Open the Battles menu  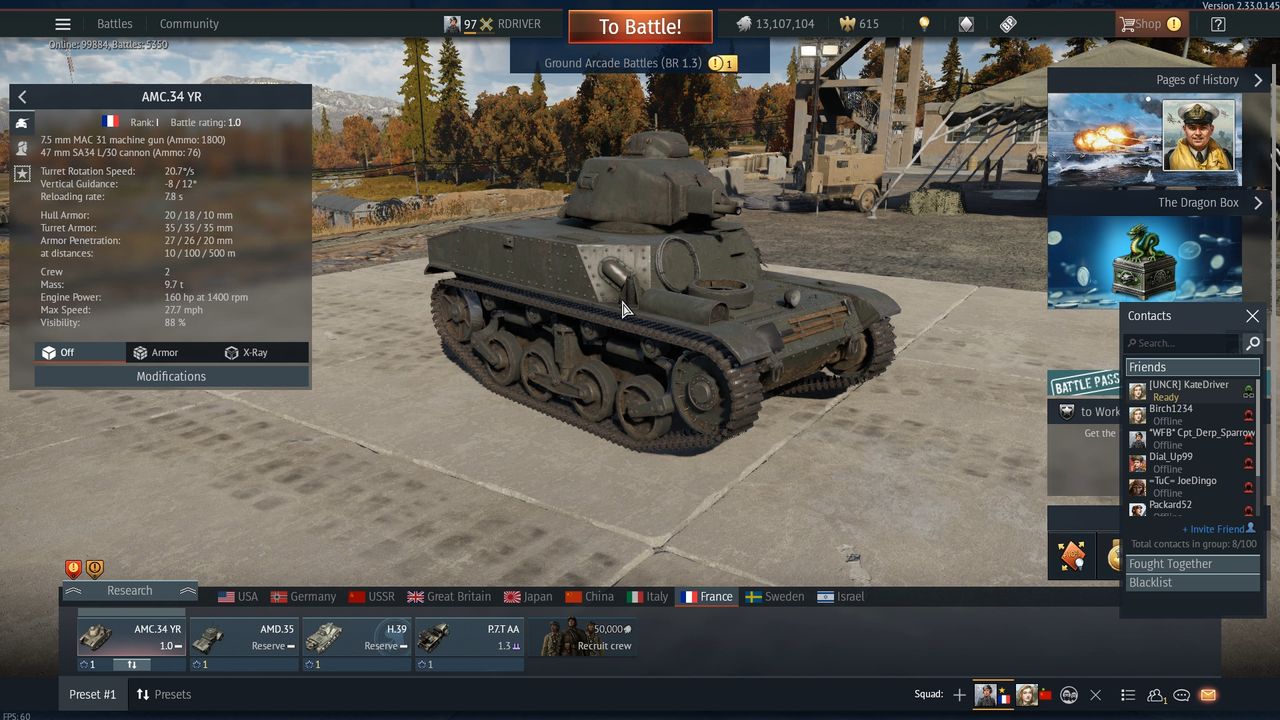click(114, 24)
